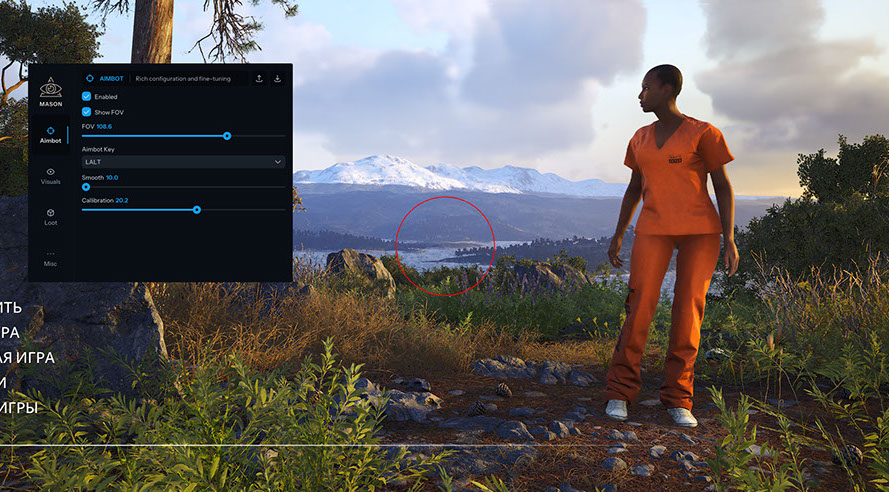Image resolution: width=889 pixels, height=492 pixels.
Task: Select the Aimbot tab in the sidebar
Action: [50, 135]
